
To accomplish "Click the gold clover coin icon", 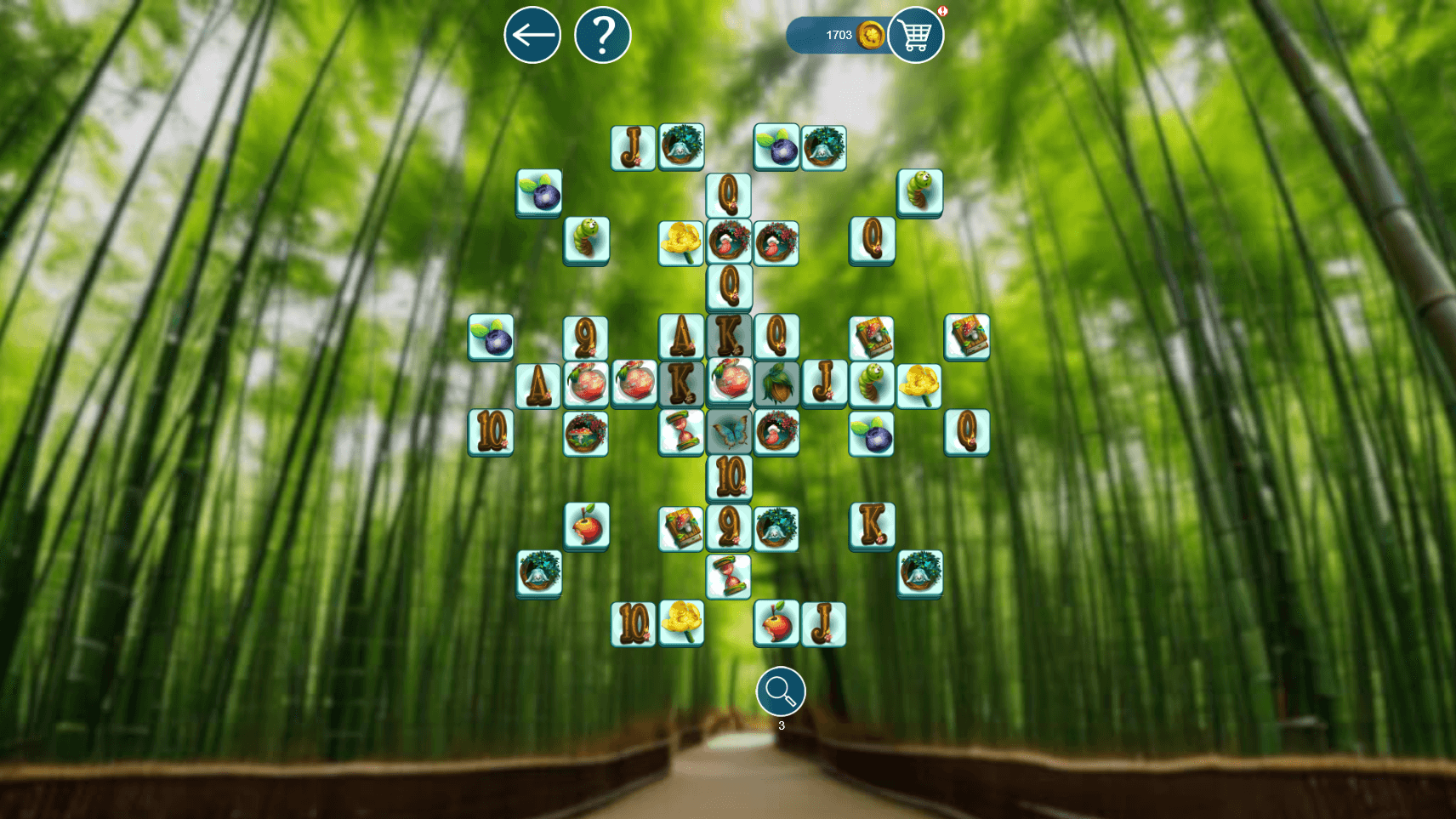I will [x=868, y=34].
